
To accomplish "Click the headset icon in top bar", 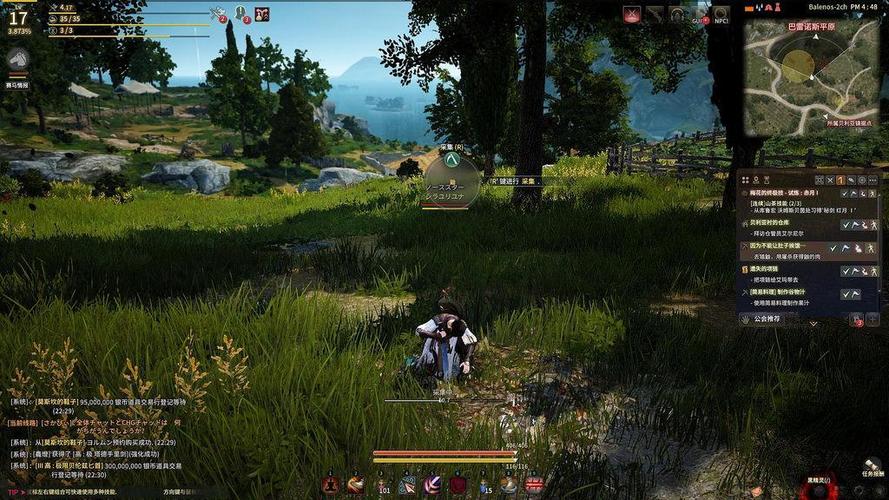I will 677,14.
